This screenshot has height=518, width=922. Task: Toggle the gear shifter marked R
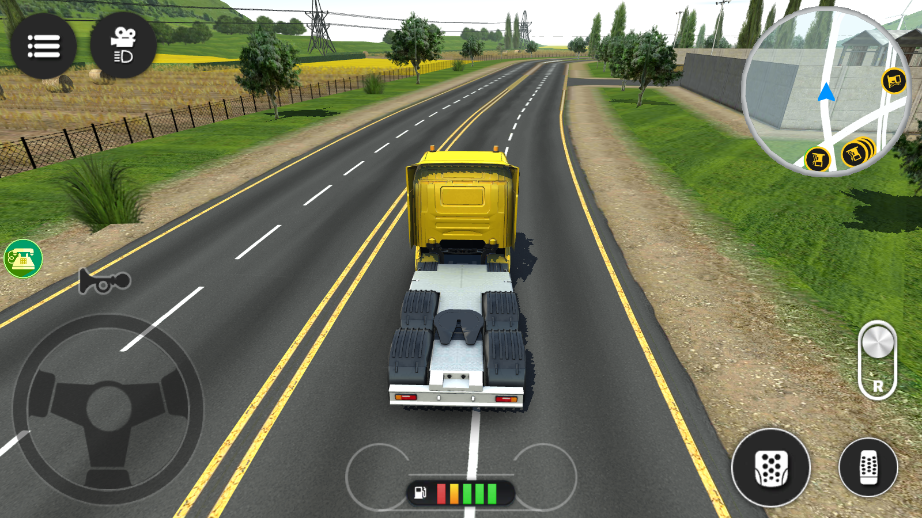pos(876,360)
